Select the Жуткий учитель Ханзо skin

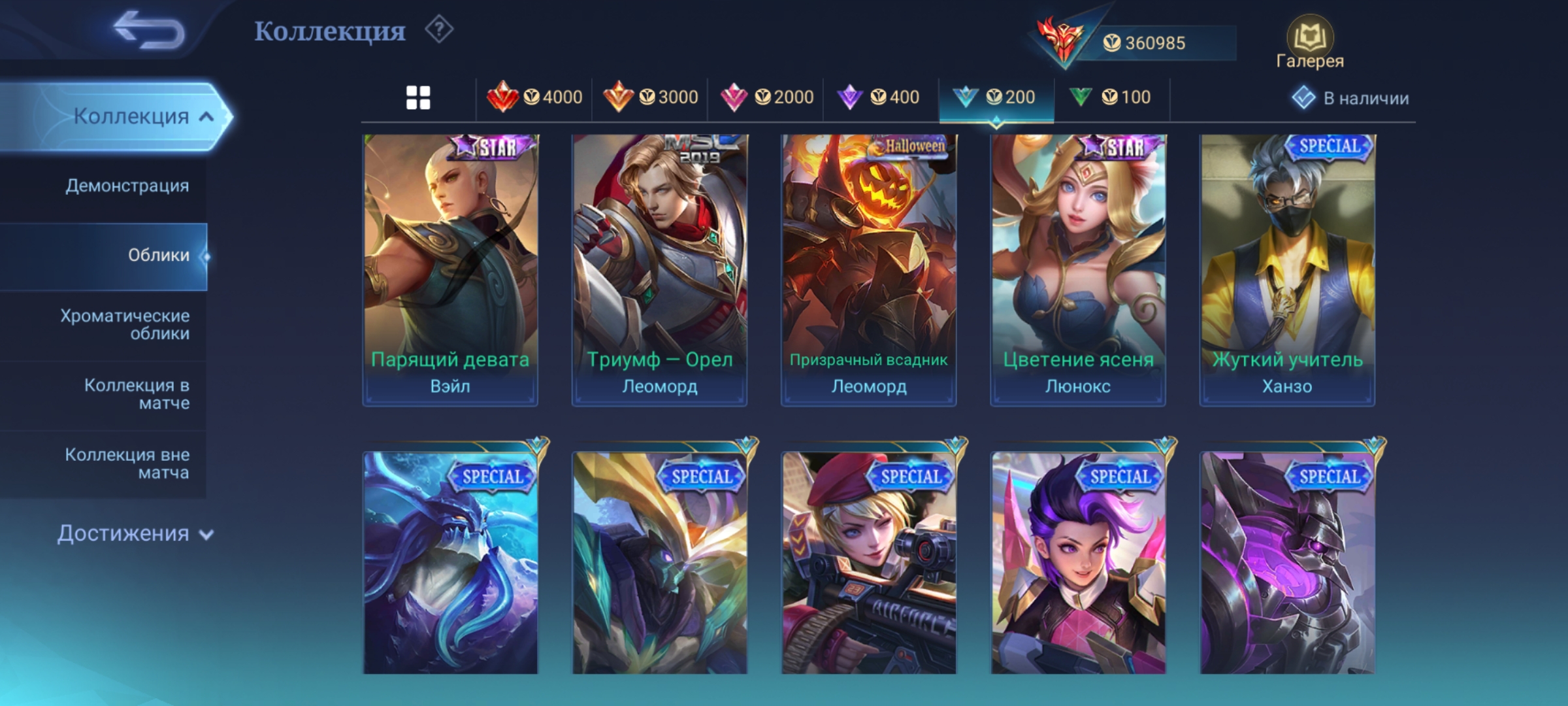click(x=1287, y=270)
